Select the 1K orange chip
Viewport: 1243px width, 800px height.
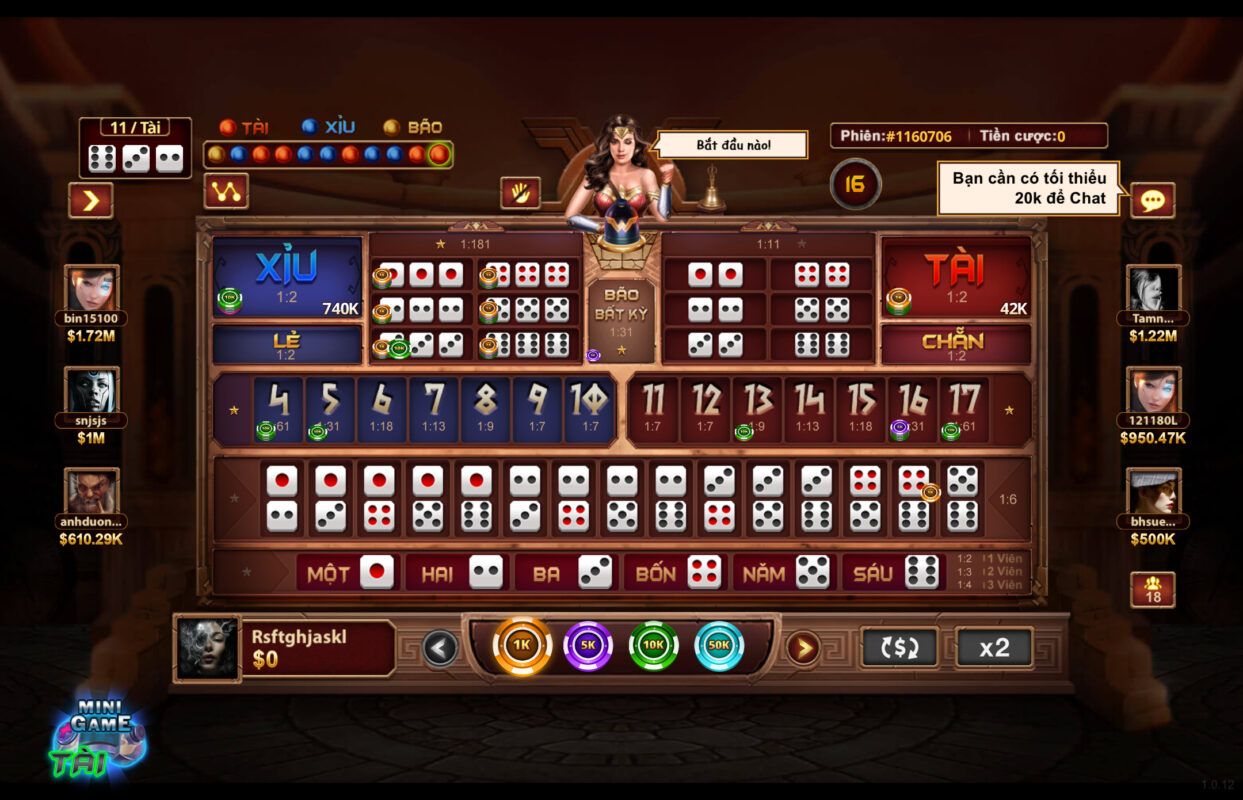(x=522, y=646)
